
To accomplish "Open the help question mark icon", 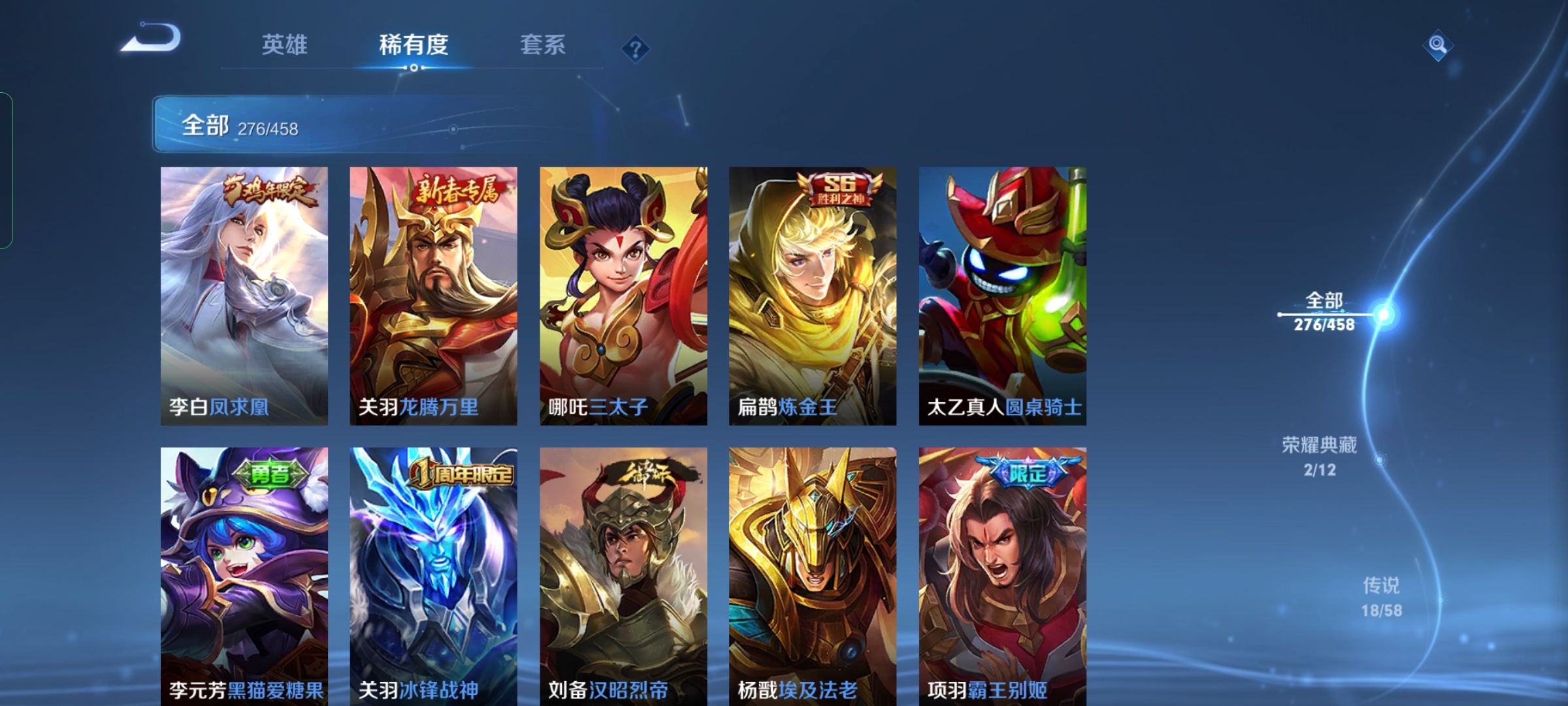I will pyautogui.click(x=637, y=47).
